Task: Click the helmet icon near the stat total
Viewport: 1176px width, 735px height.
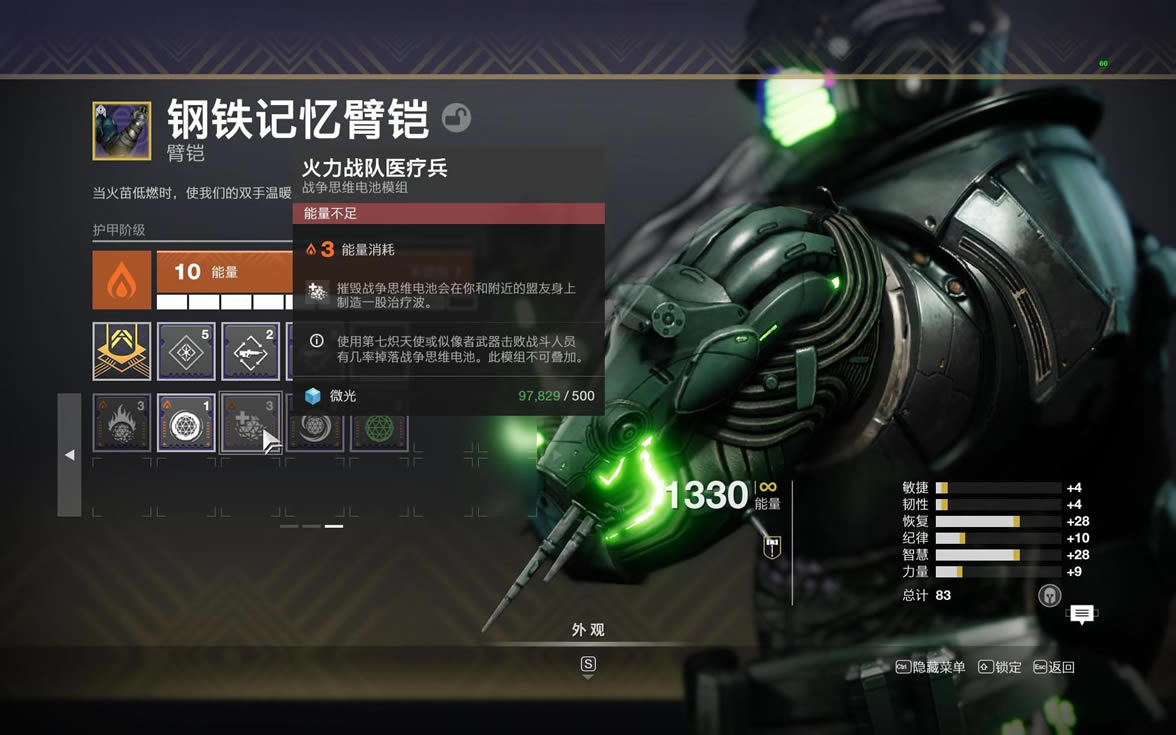Action: click(1048, 595)
